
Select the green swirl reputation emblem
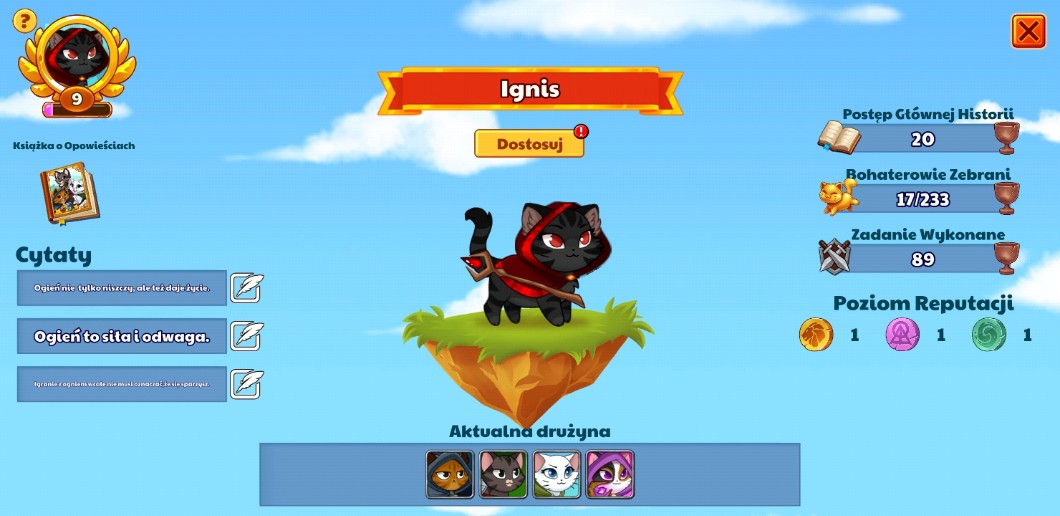click(x=989, y=334)
